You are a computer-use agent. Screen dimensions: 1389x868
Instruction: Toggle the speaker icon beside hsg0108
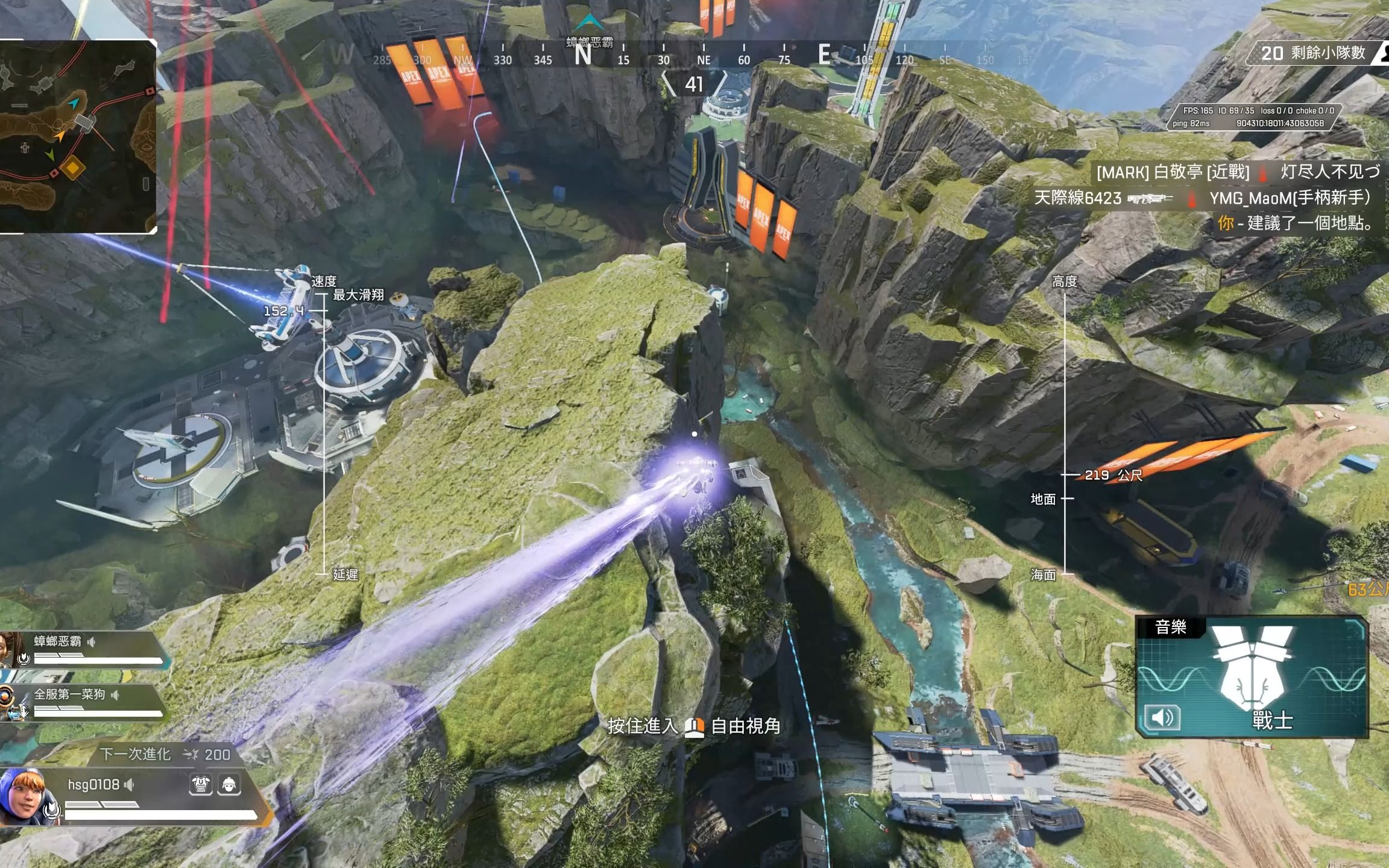click(x=129, y=785)
